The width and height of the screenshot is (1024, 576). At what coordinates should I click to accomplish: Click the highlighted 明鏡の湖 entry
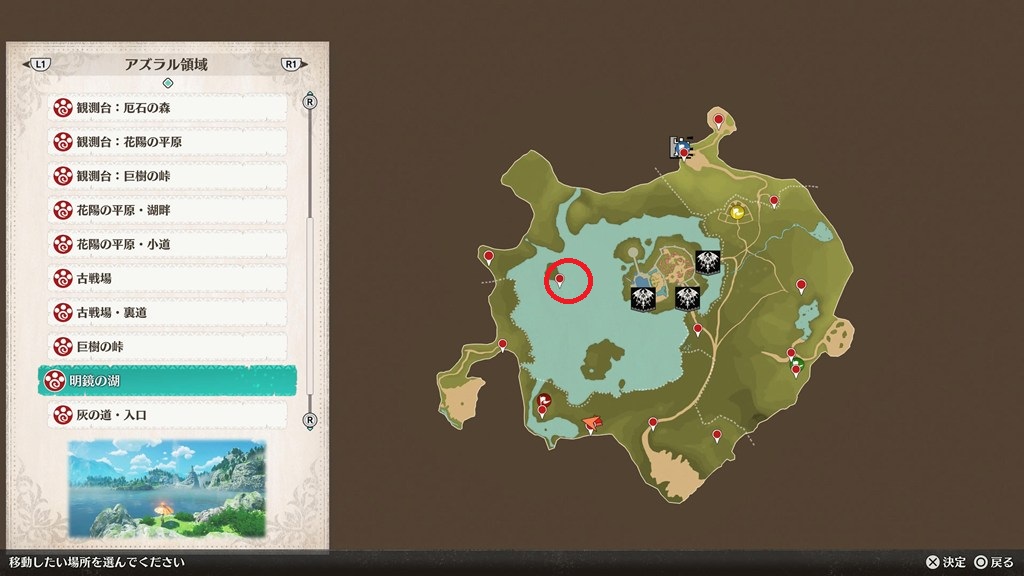click(167, 380)
